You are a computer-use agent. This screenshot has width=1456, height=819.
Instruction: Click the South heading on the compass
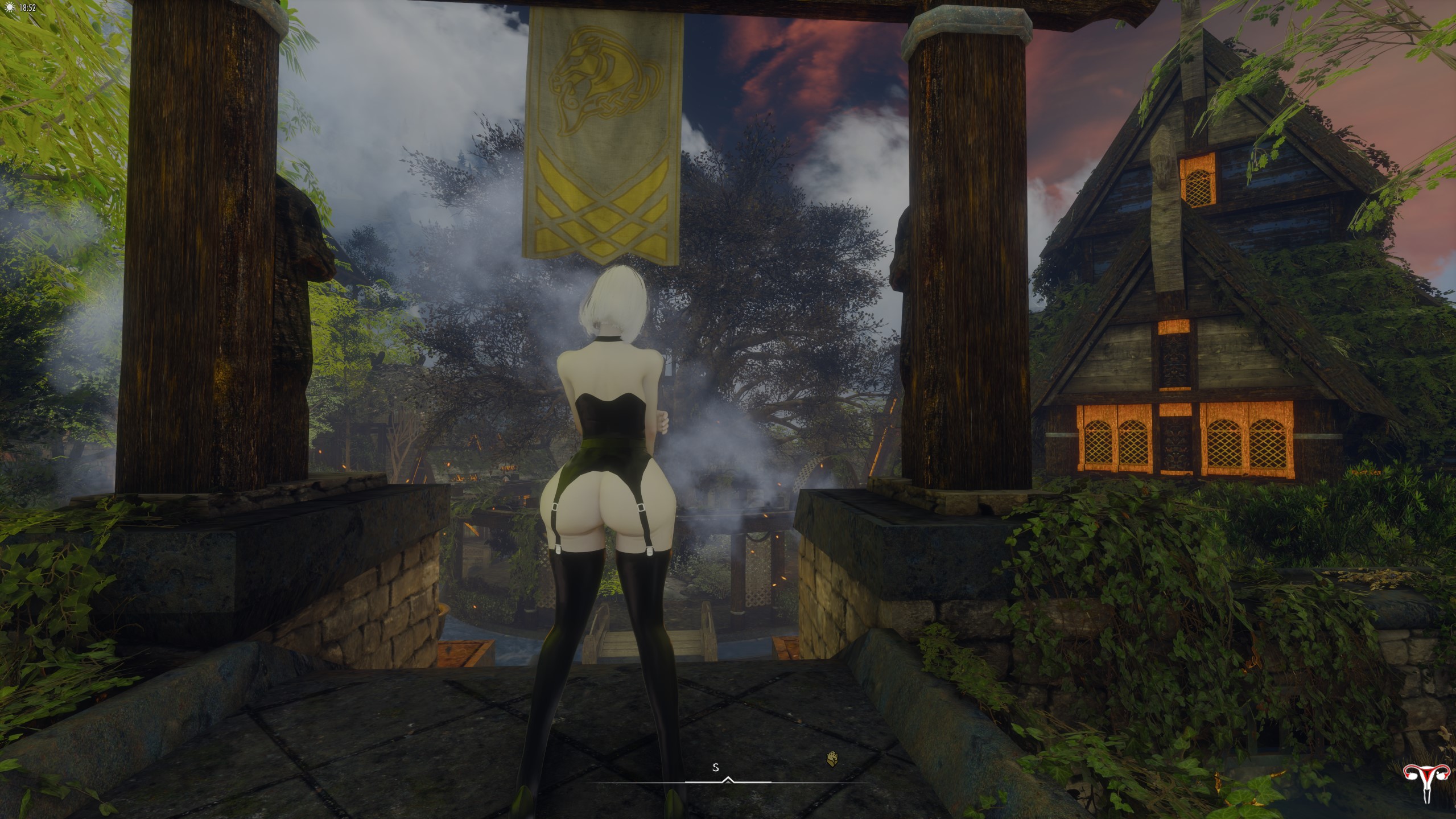(x=716, y=768)
